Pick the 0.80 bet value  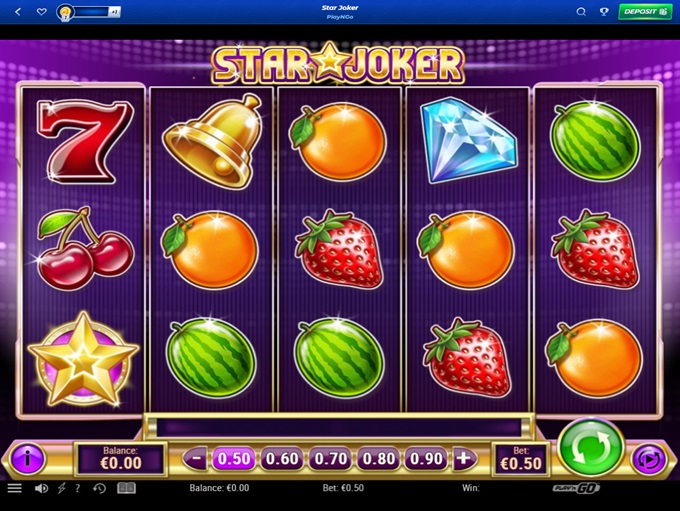point(378,459)
